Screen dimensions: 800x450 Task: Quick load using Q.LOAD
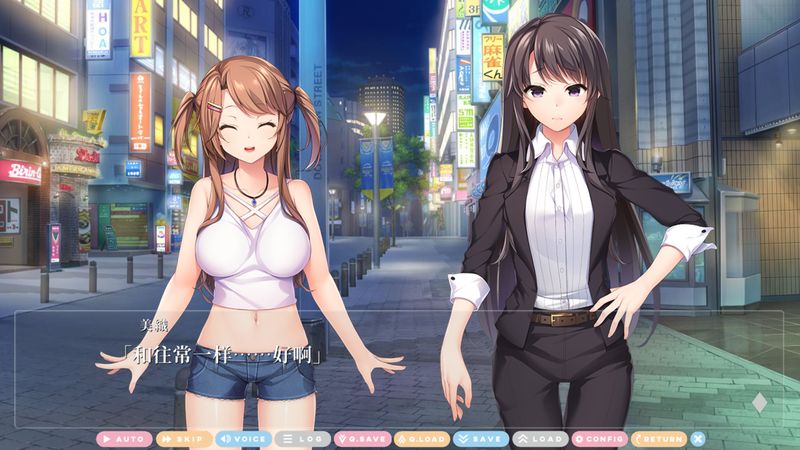421,438
